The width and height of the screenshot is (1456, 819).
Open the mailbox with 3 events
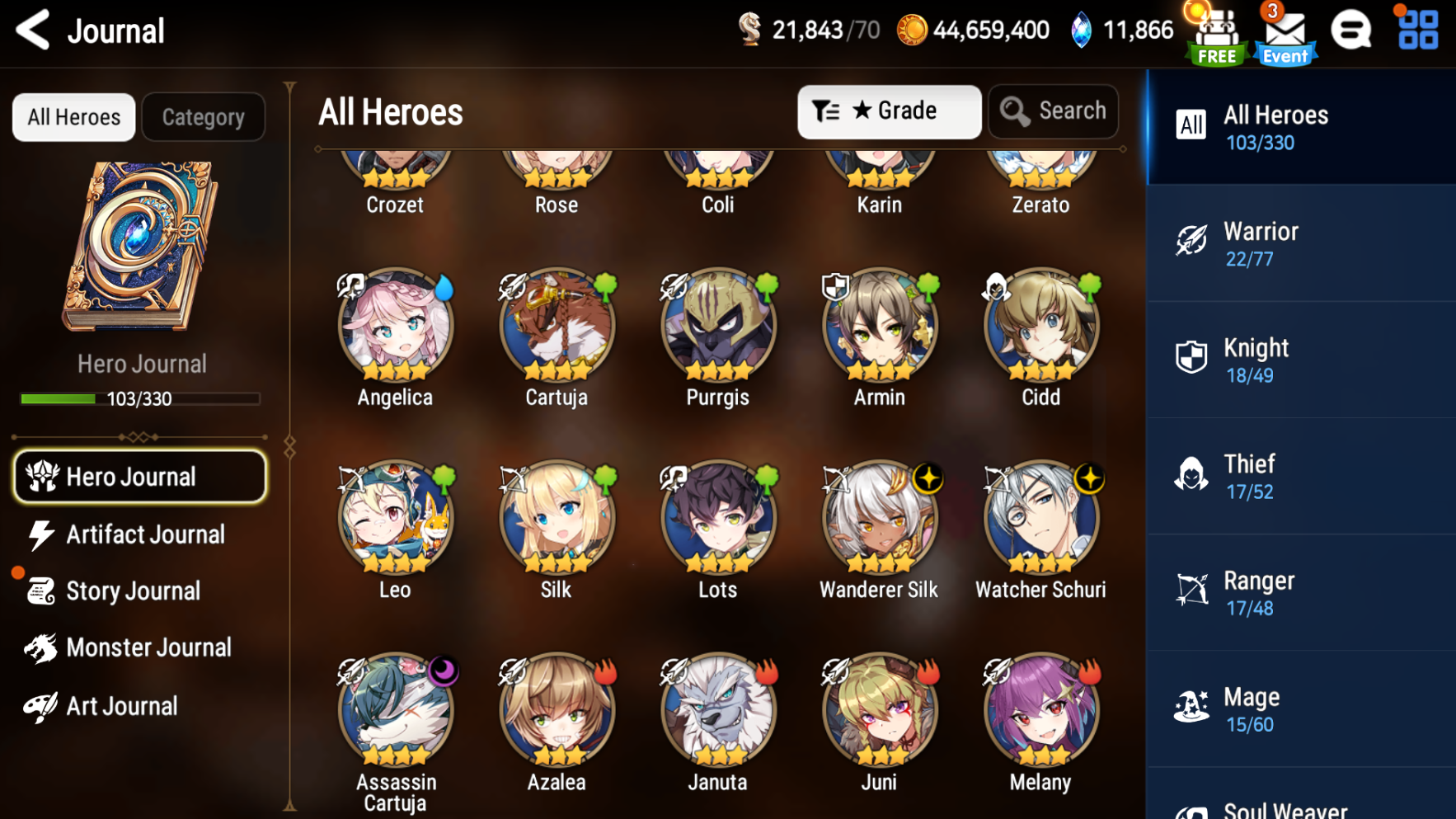(x=1284, y=33)
